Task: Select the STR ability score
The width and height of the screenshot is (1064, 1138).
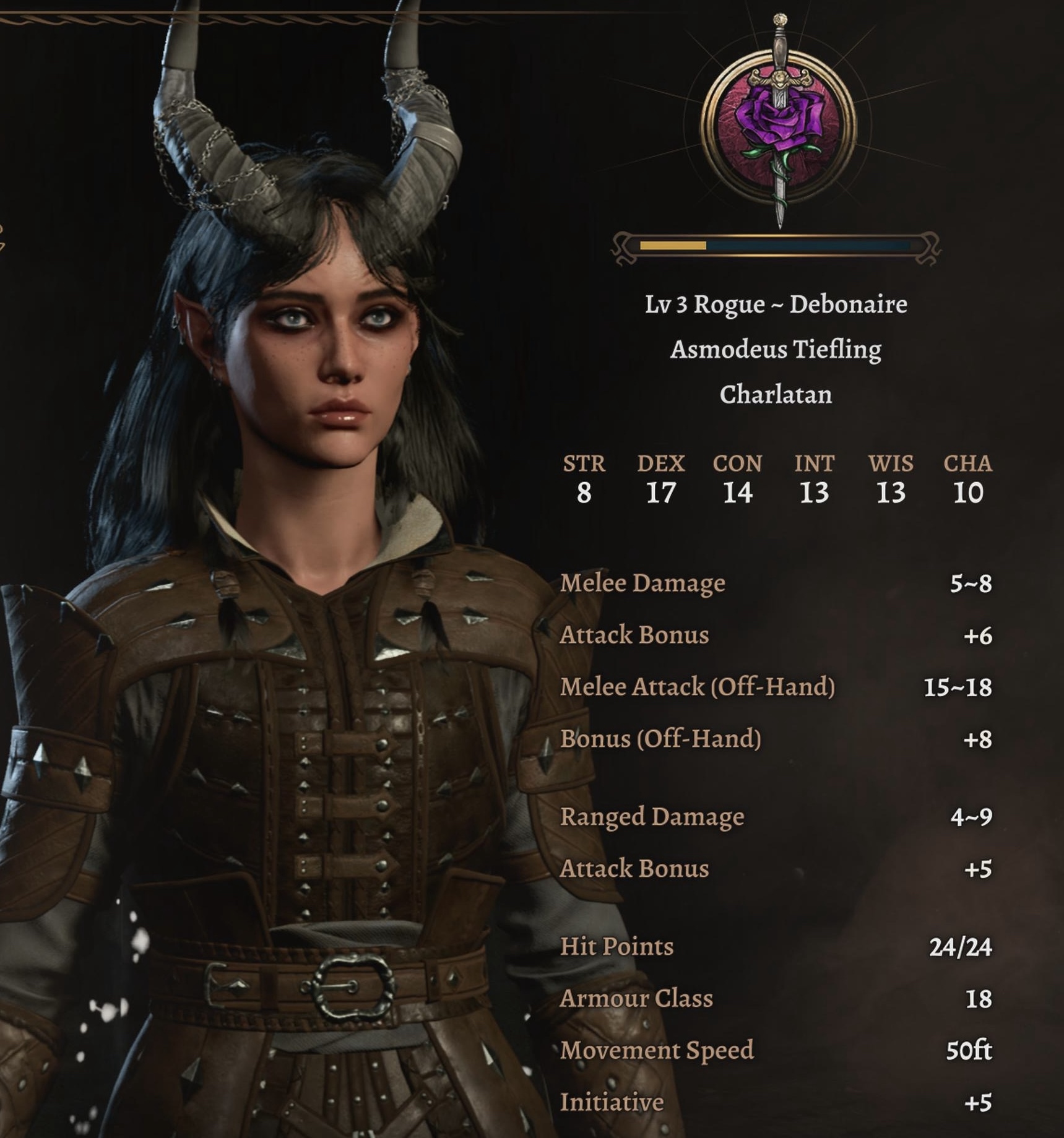Action: click(584, 480)
